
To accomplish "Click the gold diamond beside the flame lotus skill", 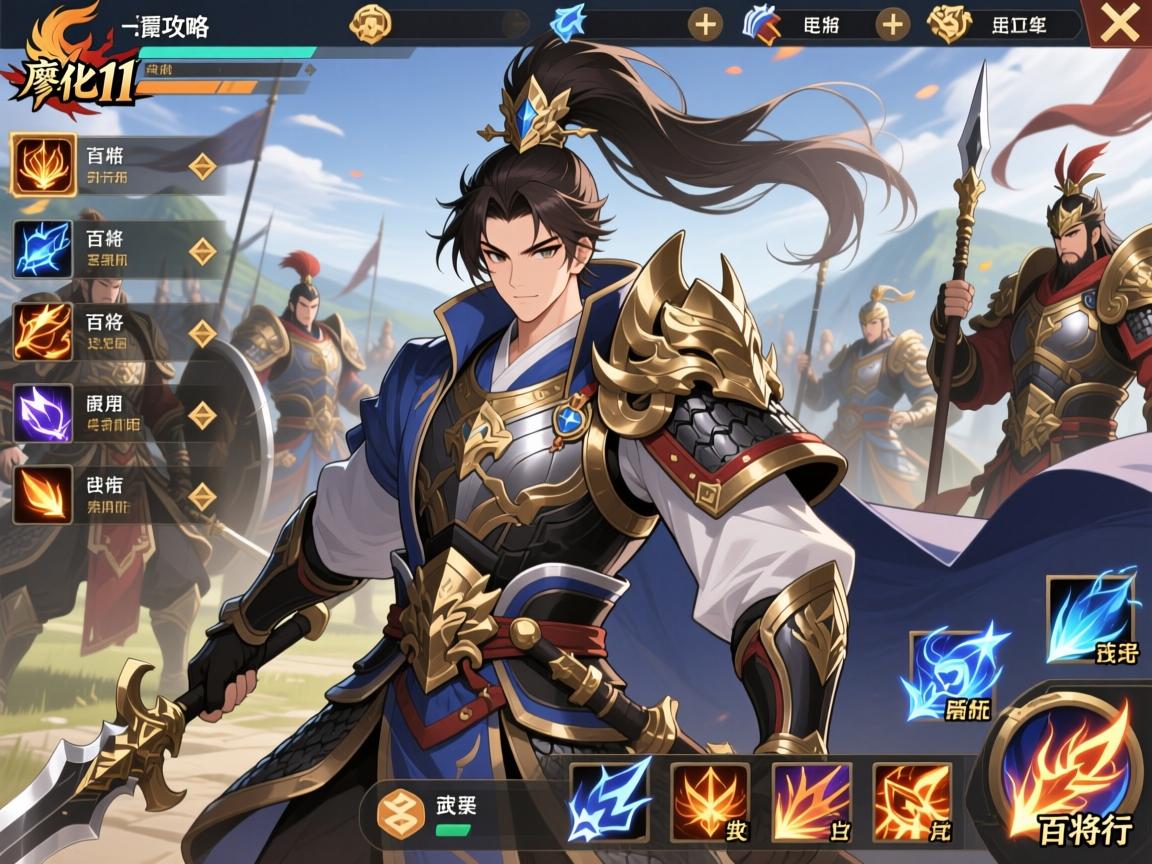I will point(203,166).
